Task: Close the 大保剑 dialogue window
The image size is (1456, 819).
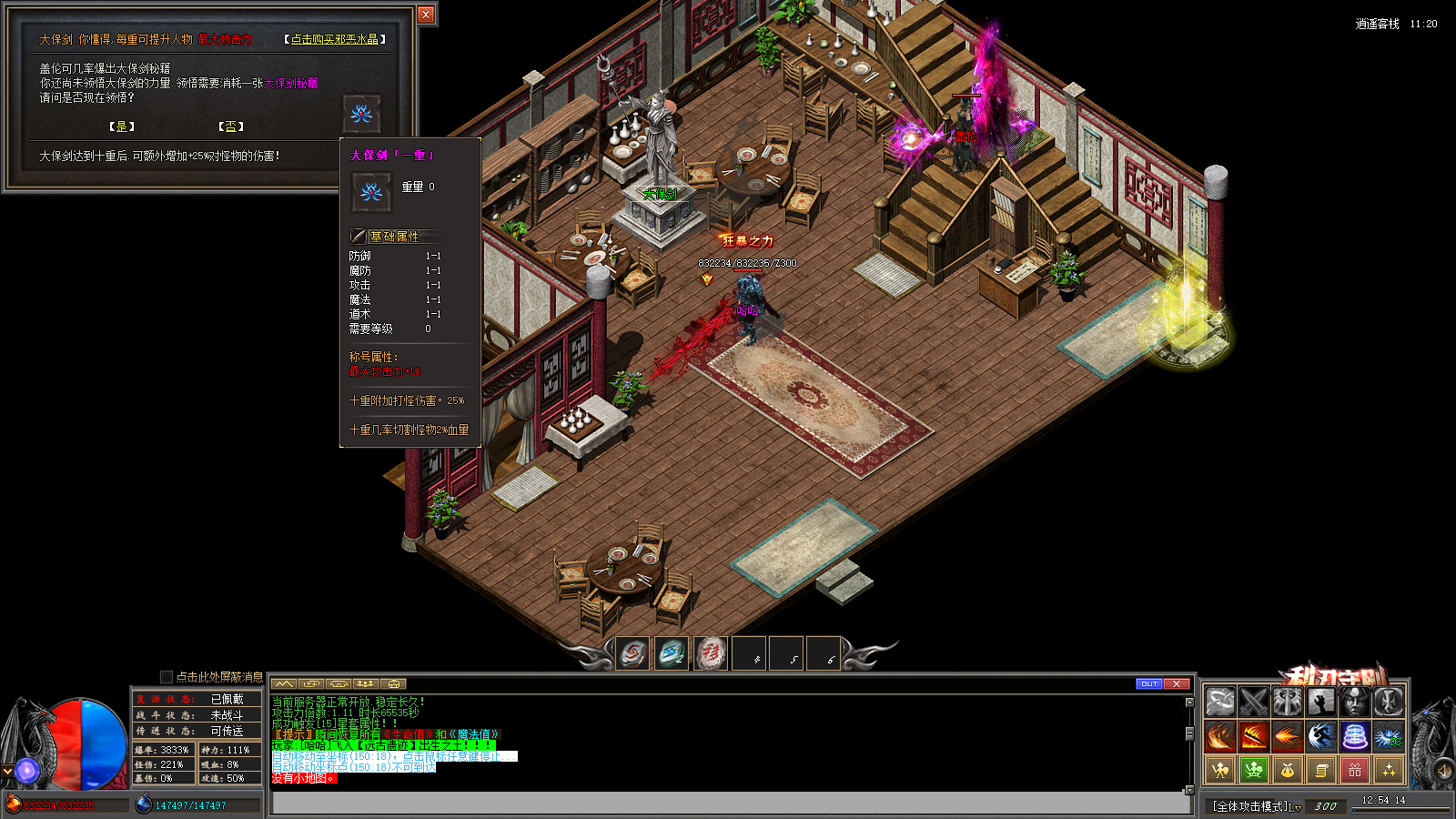Action: 426,15
